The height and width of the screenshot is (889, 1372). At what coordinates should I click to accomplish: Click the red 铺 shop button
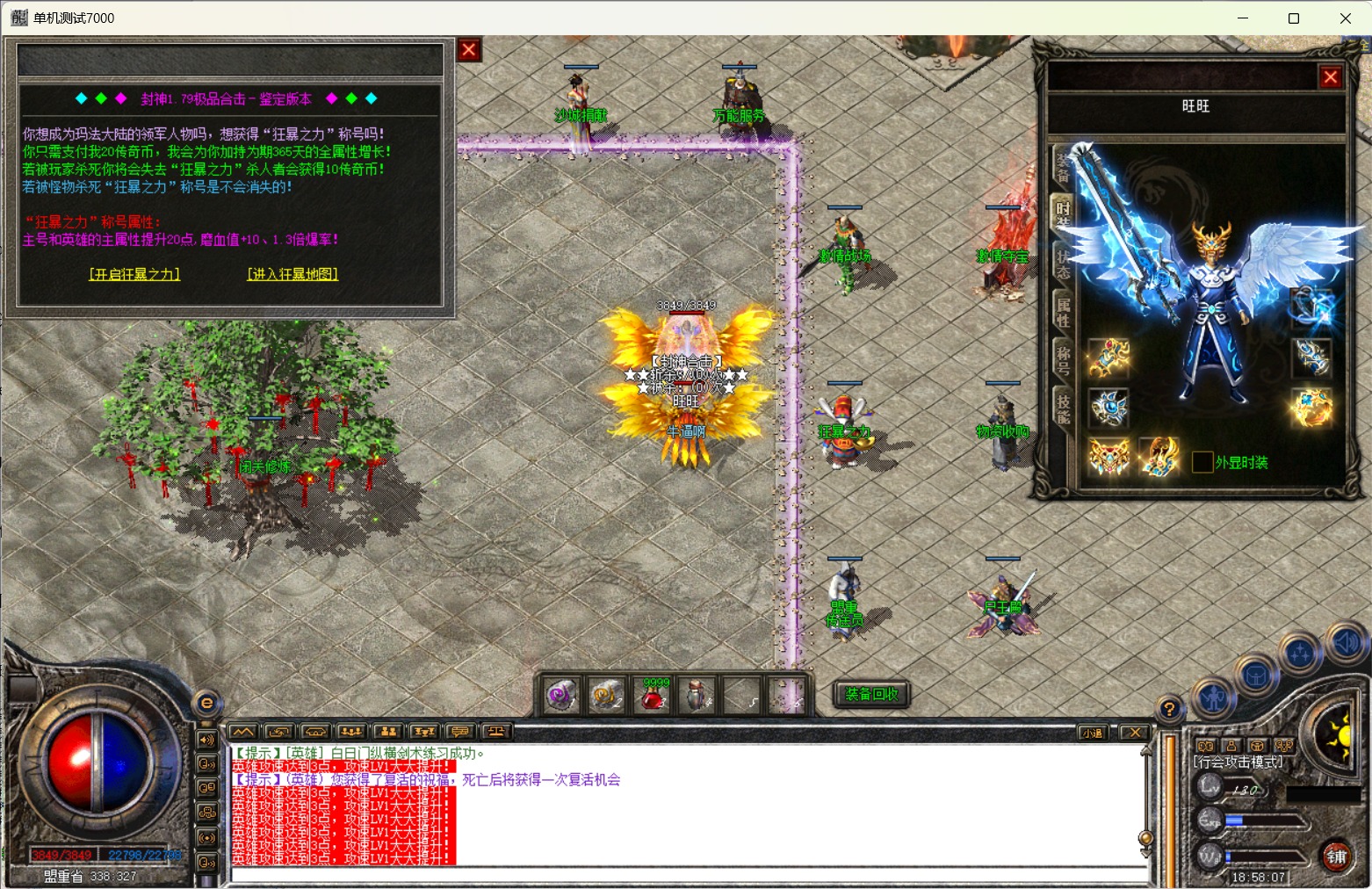click(x=1336, y=856)
